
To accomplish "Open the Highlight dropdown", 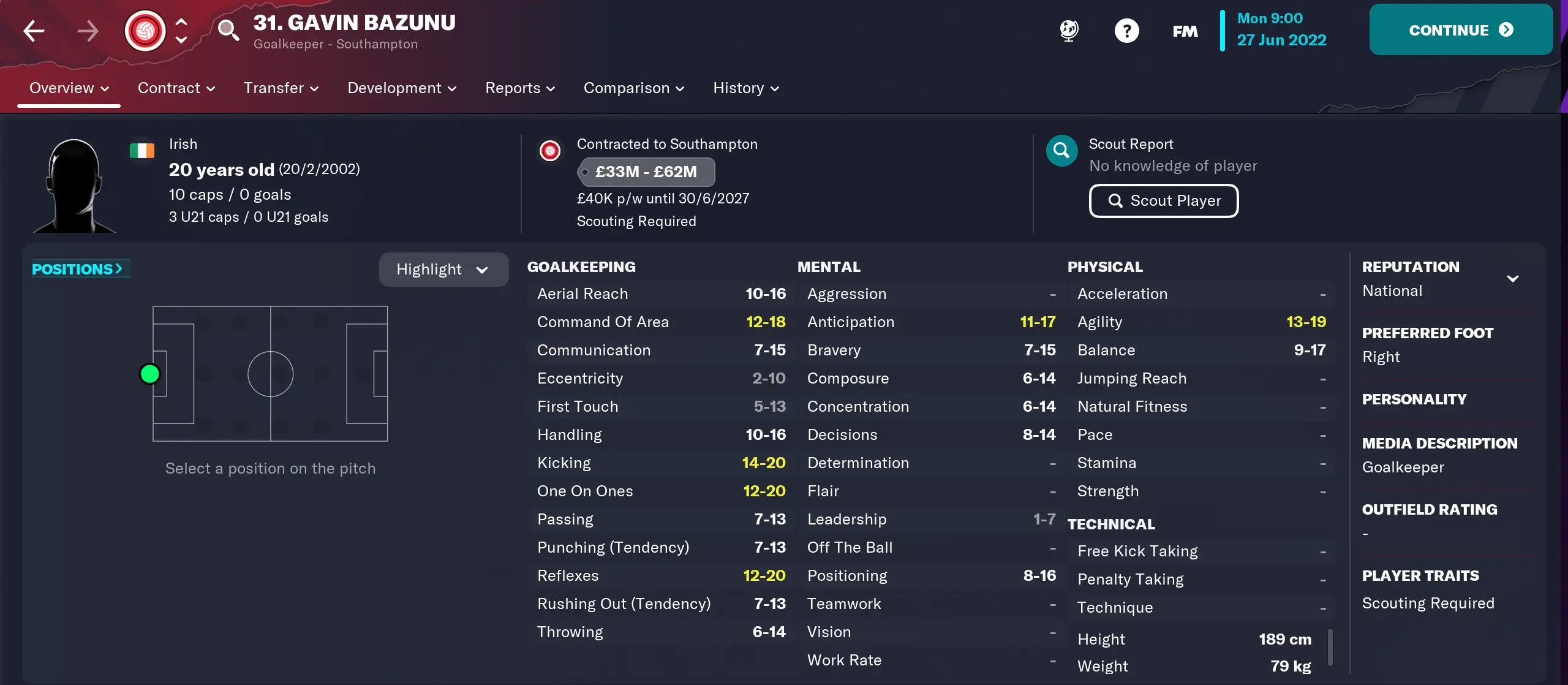I will 443,269.
